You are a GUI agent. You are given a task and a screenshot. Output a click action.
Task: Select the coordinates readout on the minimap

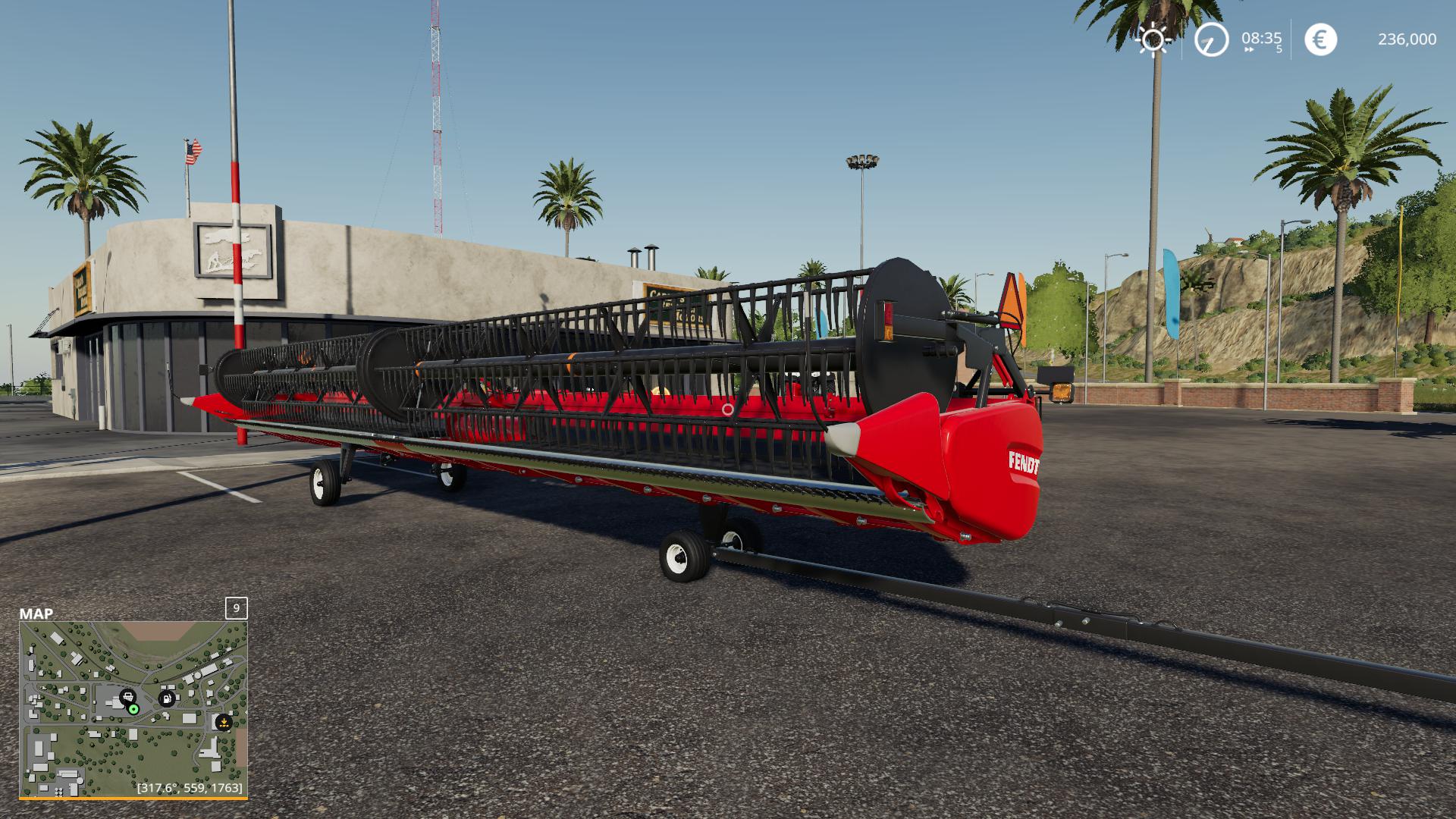click(x=190, y=787)
